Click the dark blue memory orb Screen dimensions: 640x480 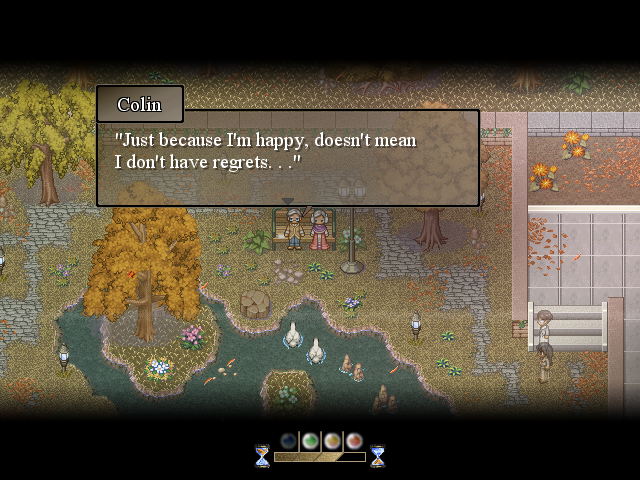(289, 440)
